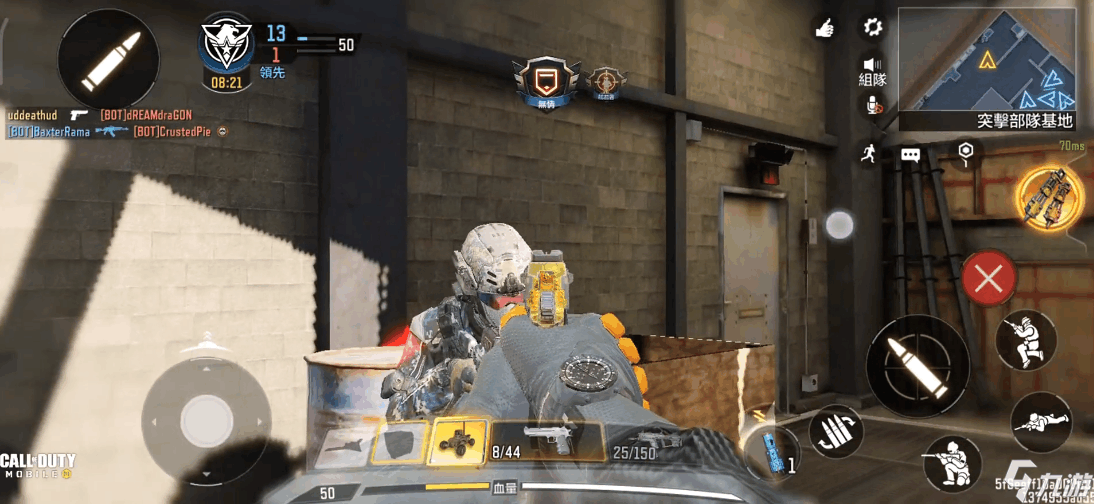Open the quick chat bubble
1094x504 pixels.
pos(910,155)
